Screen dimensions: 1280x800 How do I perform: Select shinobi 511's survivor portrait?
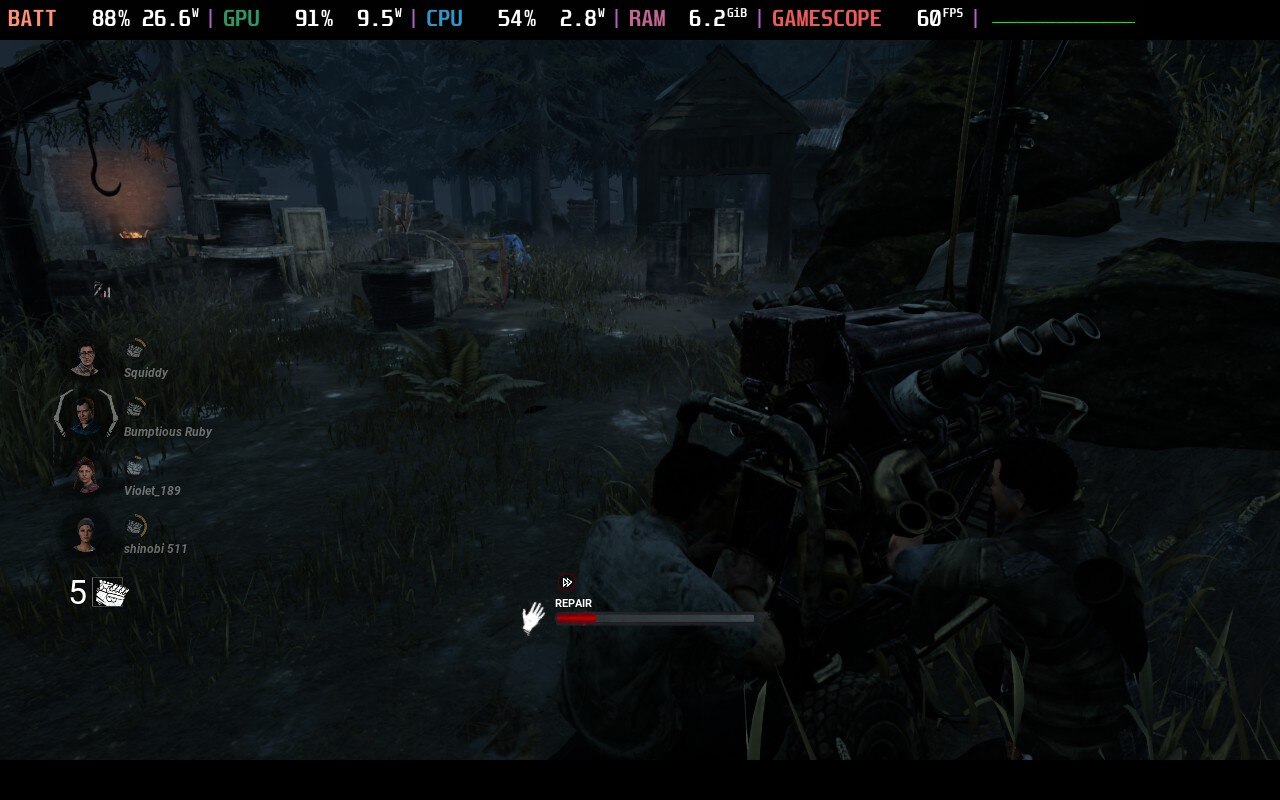tap(86, 533)
